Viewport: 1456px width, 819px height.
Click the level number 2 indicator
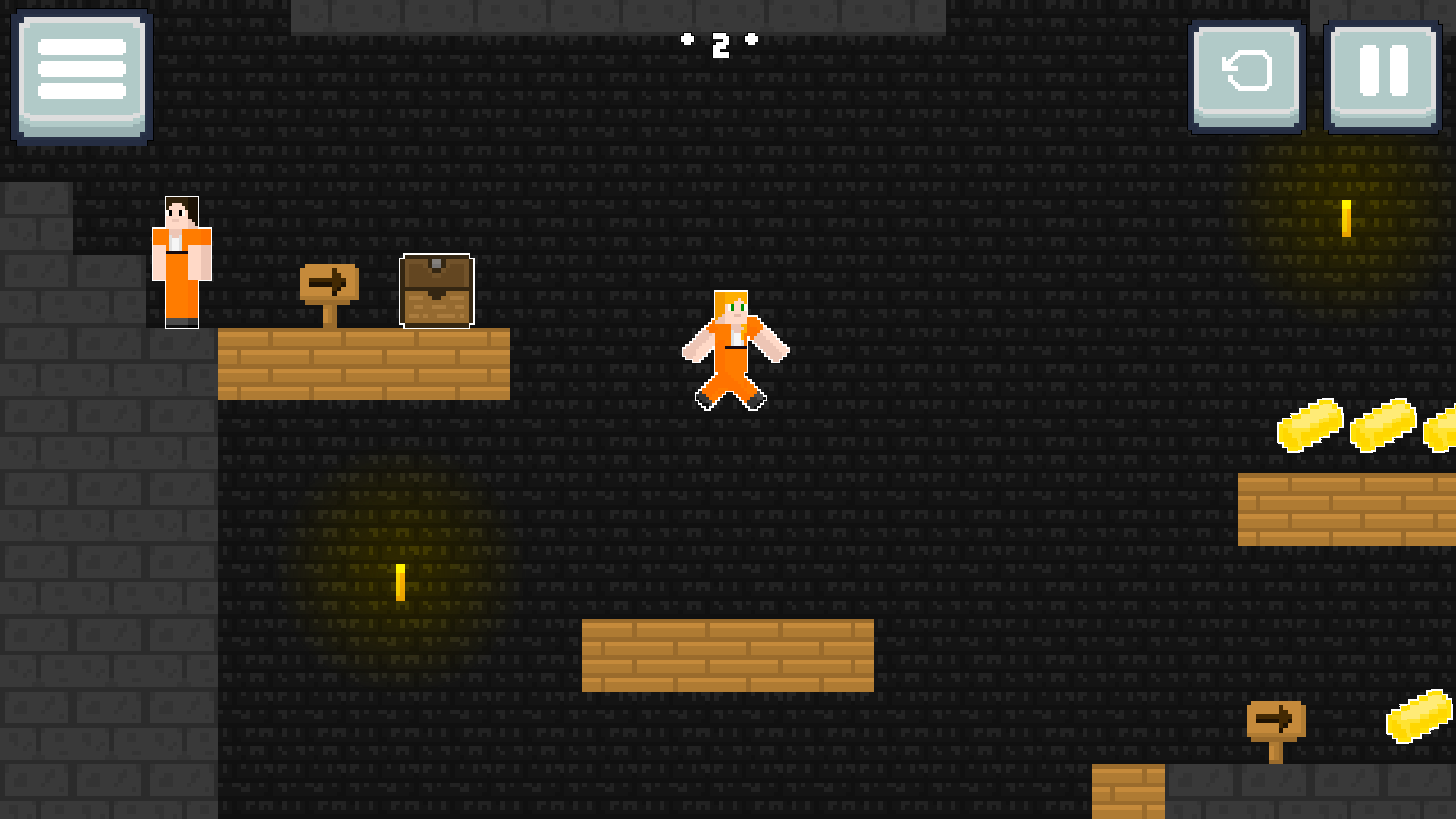[721, 47]
